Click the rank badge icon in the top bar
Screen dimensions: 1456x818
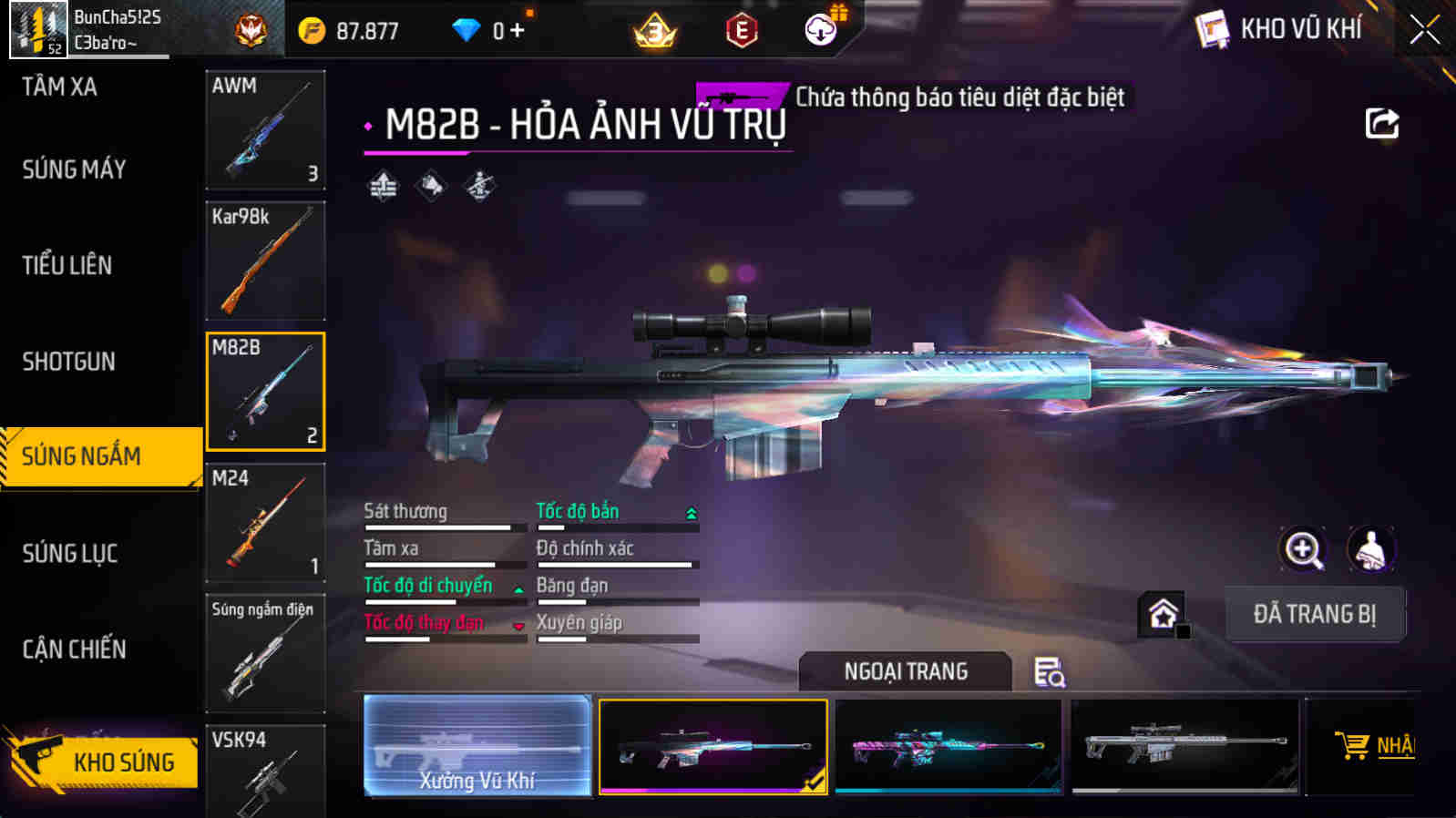click(252, 28)
